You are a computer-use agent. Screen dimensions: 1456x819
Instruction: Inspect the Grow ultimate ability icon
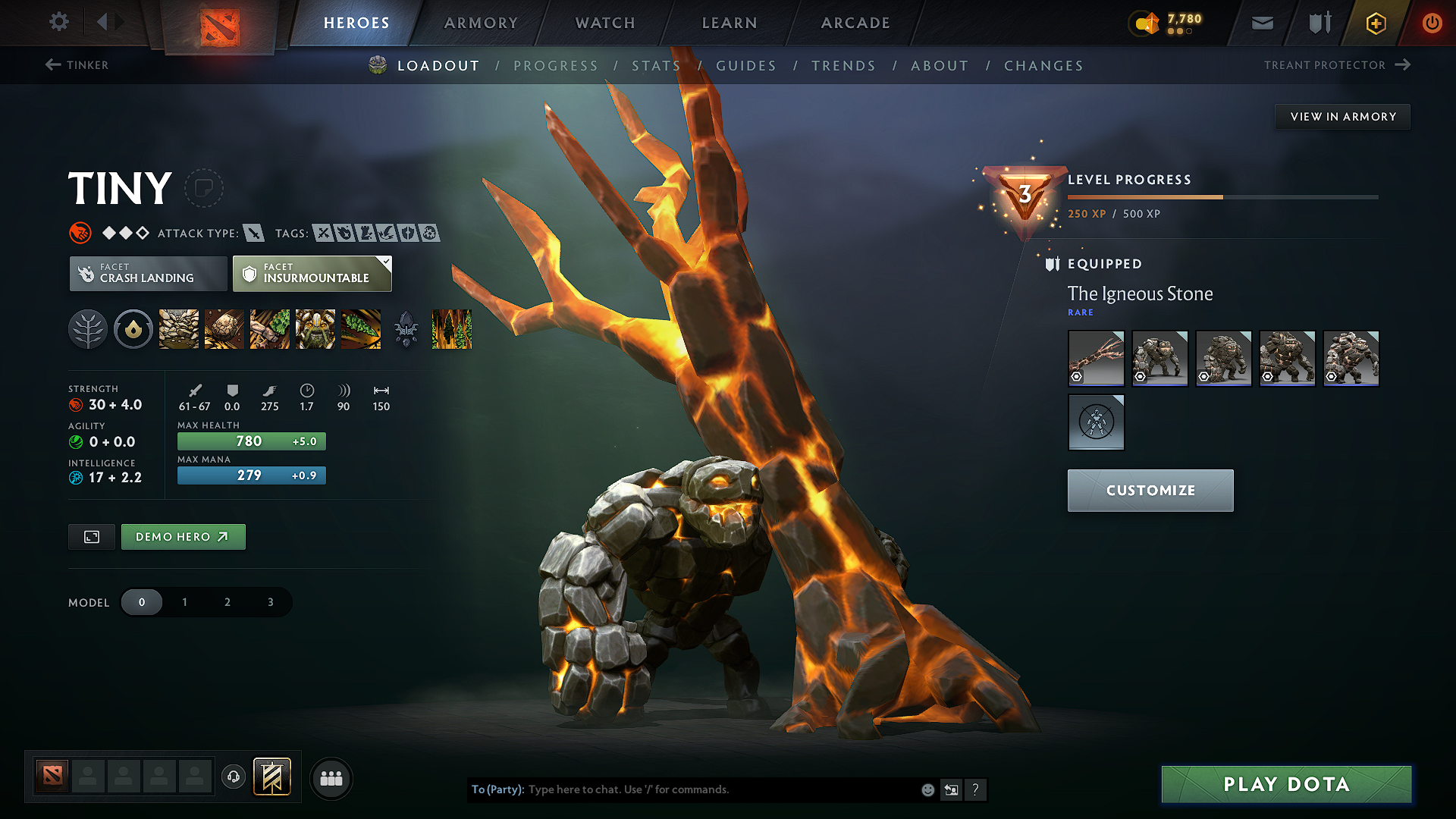pos(315,329)
